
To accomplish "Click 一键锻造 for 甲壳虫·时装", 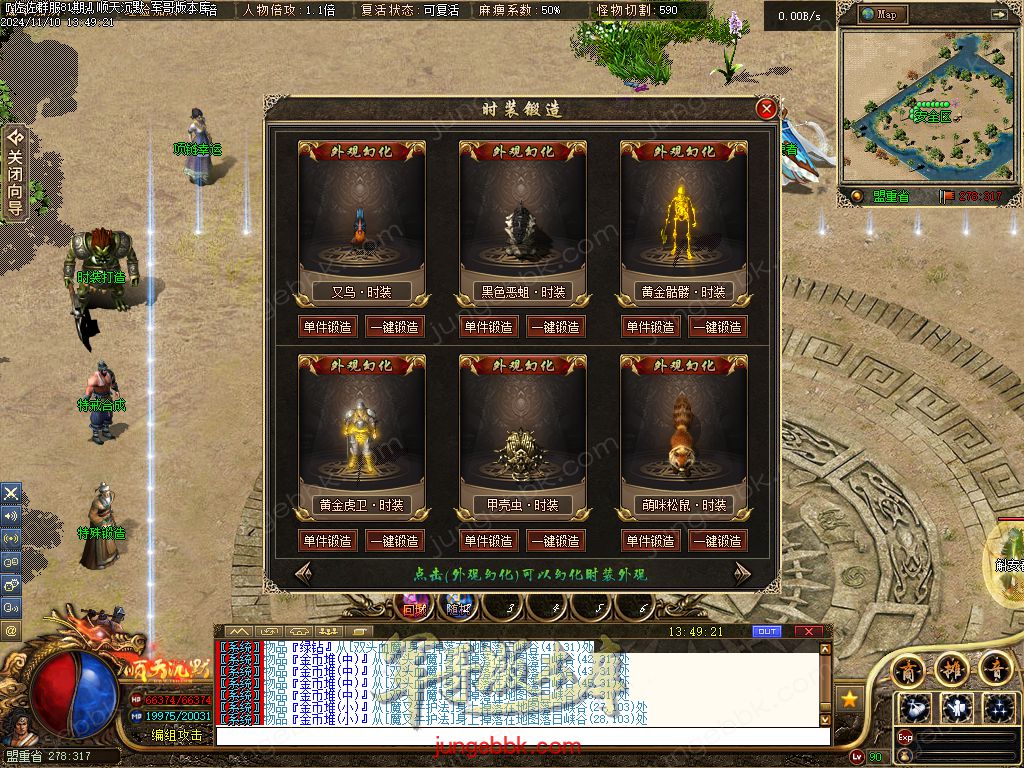I will (556, 541).
